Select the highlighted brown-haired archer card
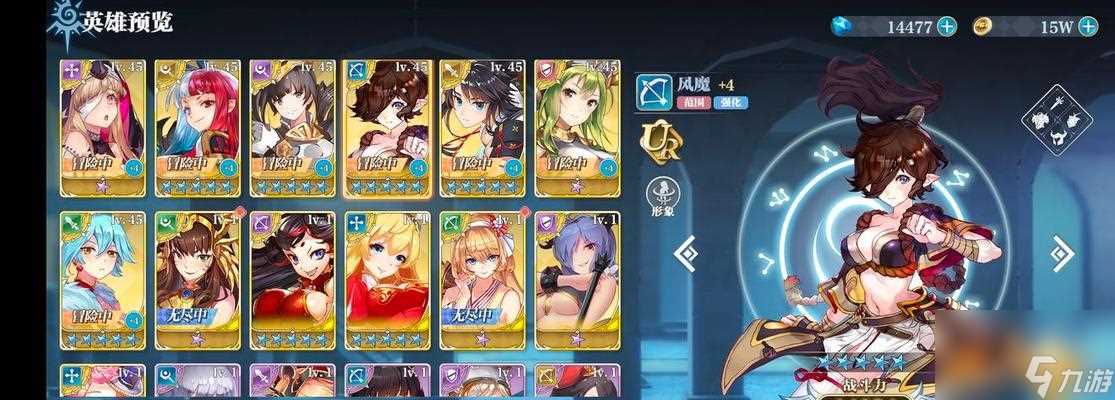Image resolution: width=1115 pixels, height=400 pixels. click(386, 126)
